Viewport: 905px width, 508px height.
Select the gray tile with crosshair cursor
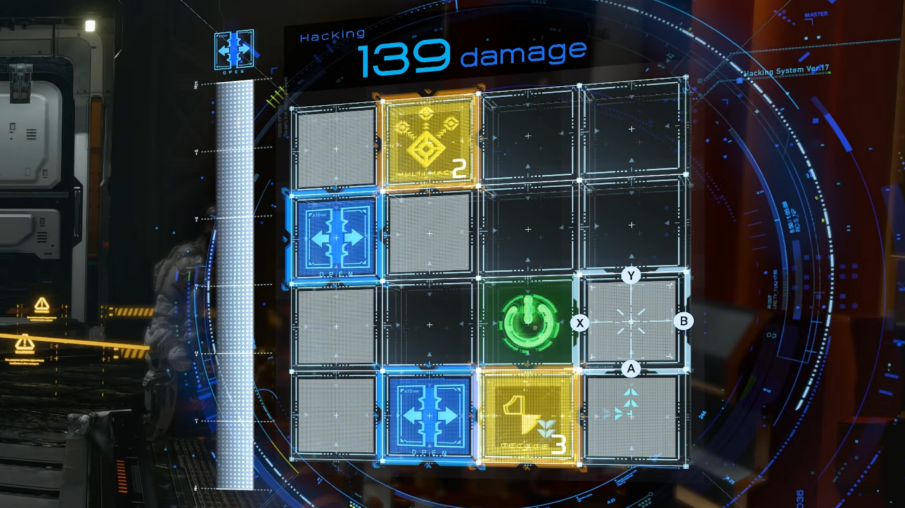click(x=630, y=321)
